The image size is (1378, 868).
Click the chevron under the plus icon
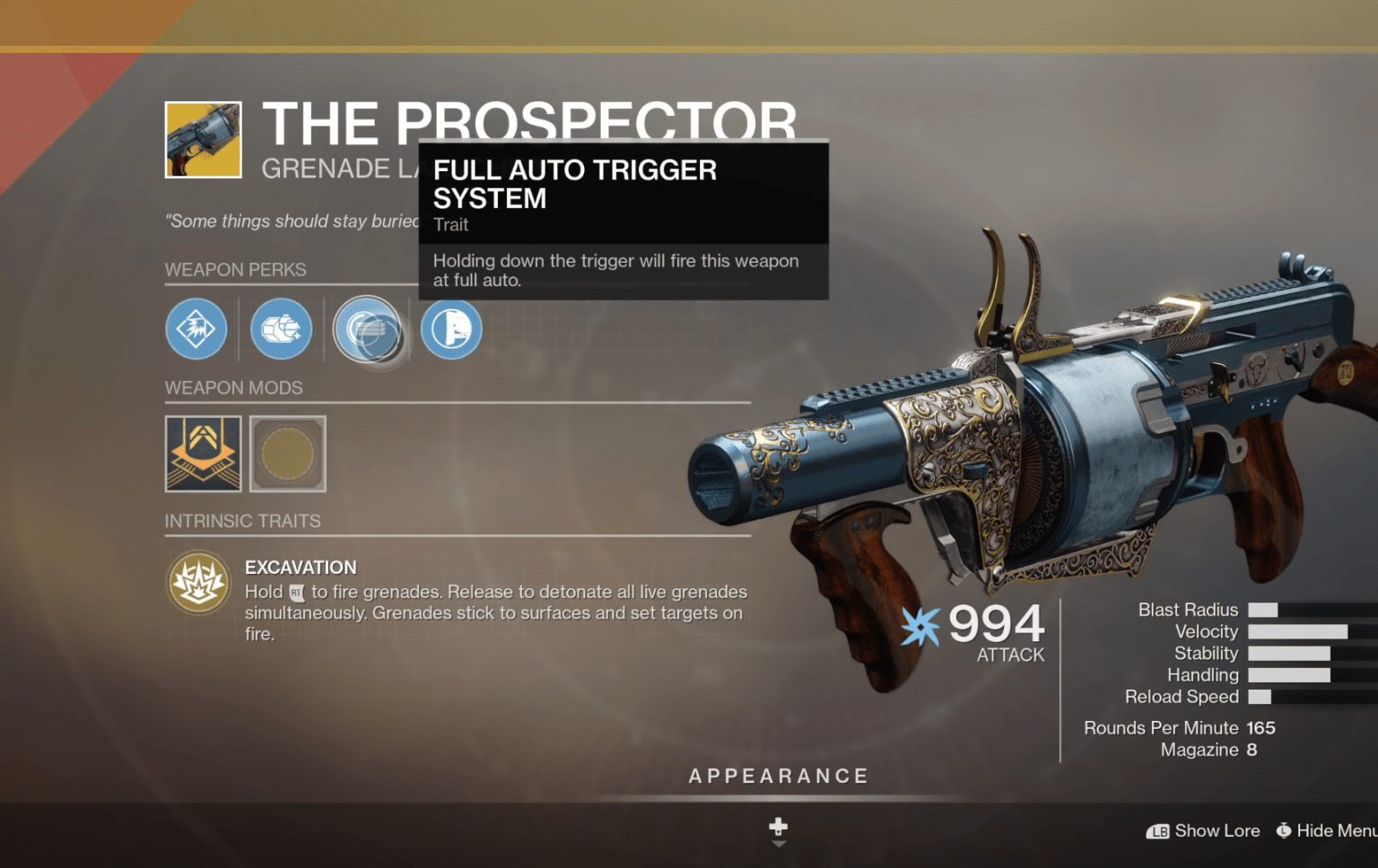pos(778,843)
